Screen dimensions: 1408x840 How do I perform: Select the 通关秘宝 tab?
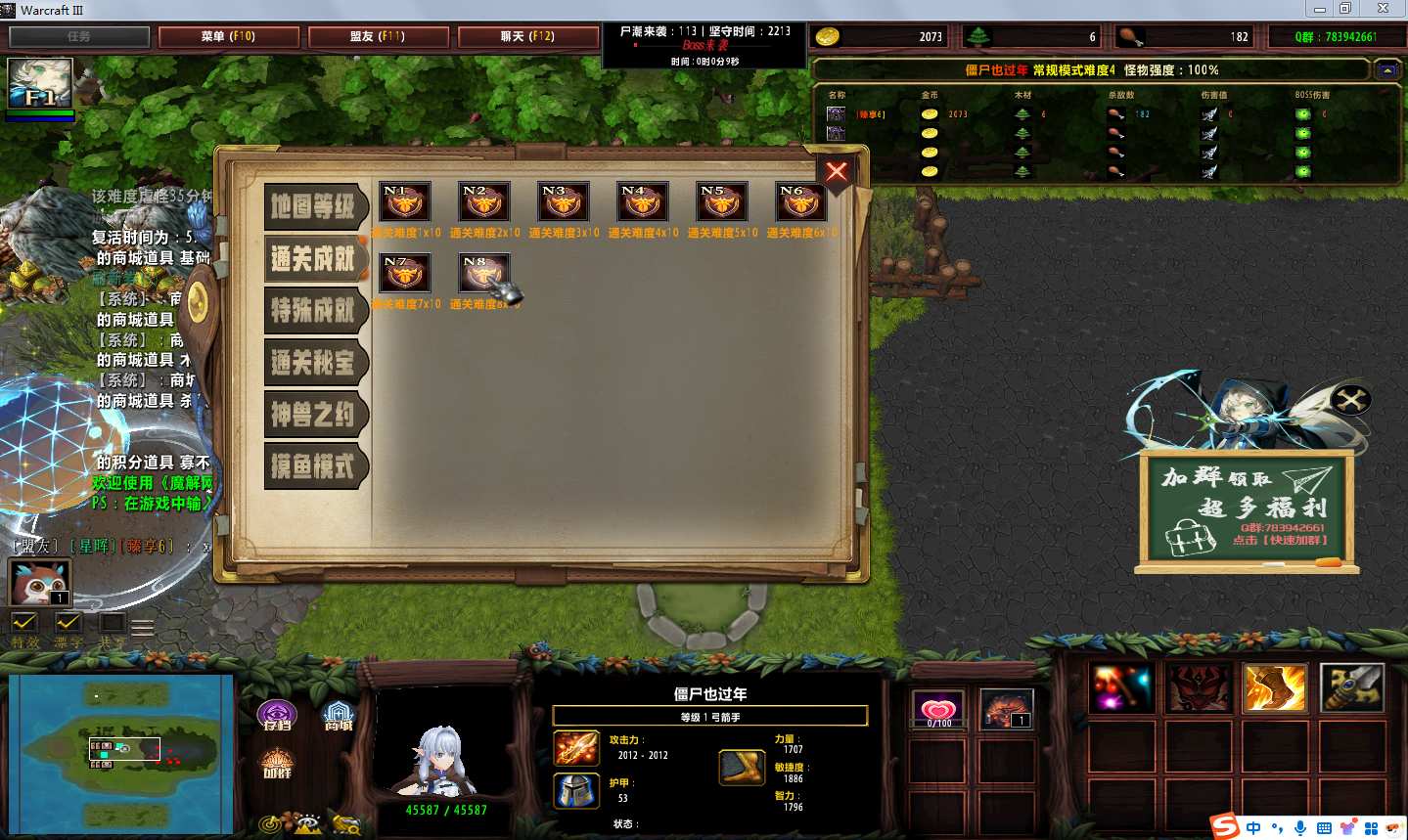tap(313, 363)
